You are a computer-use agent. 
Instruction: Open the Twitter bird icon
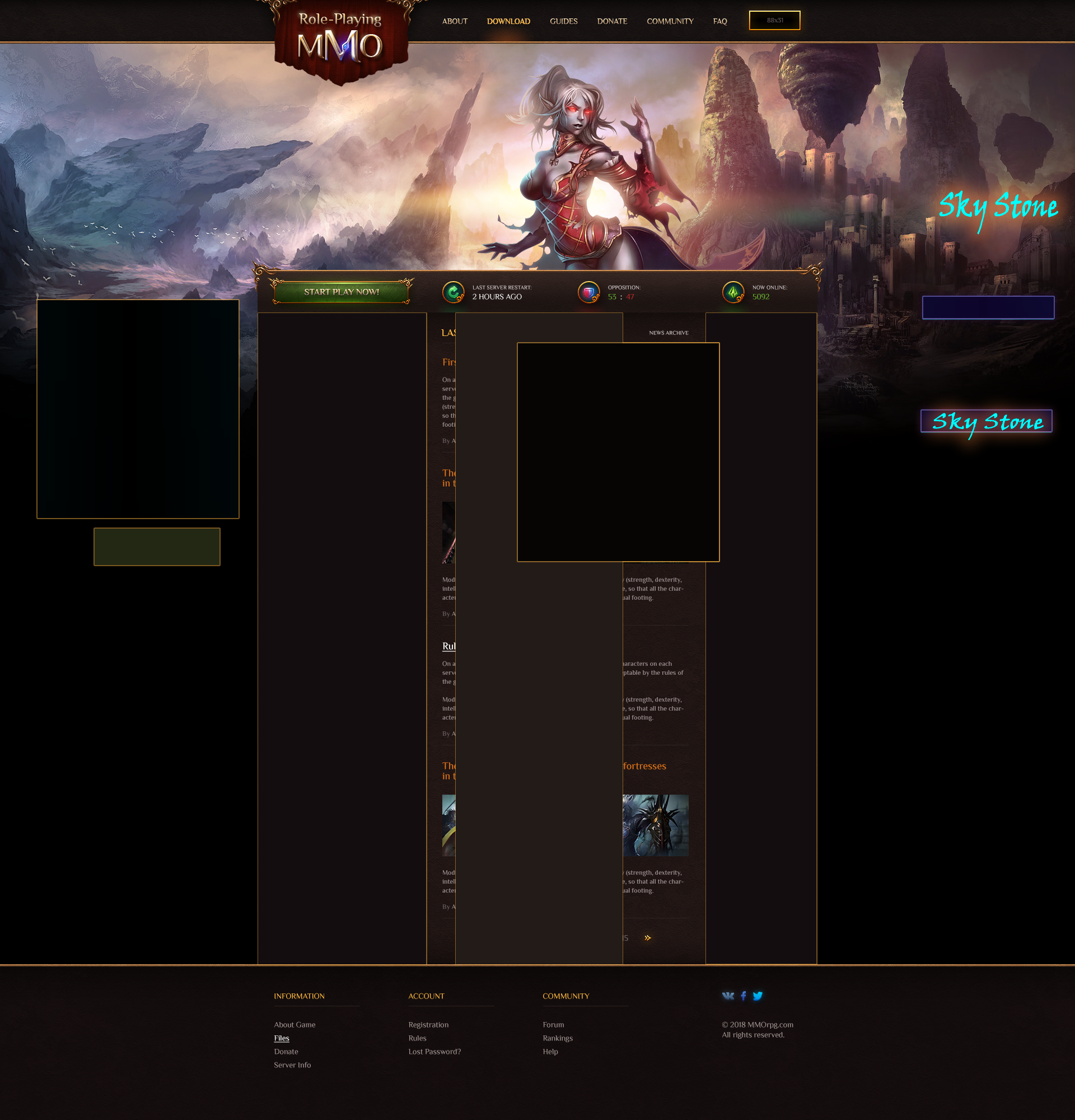[758, 996]
